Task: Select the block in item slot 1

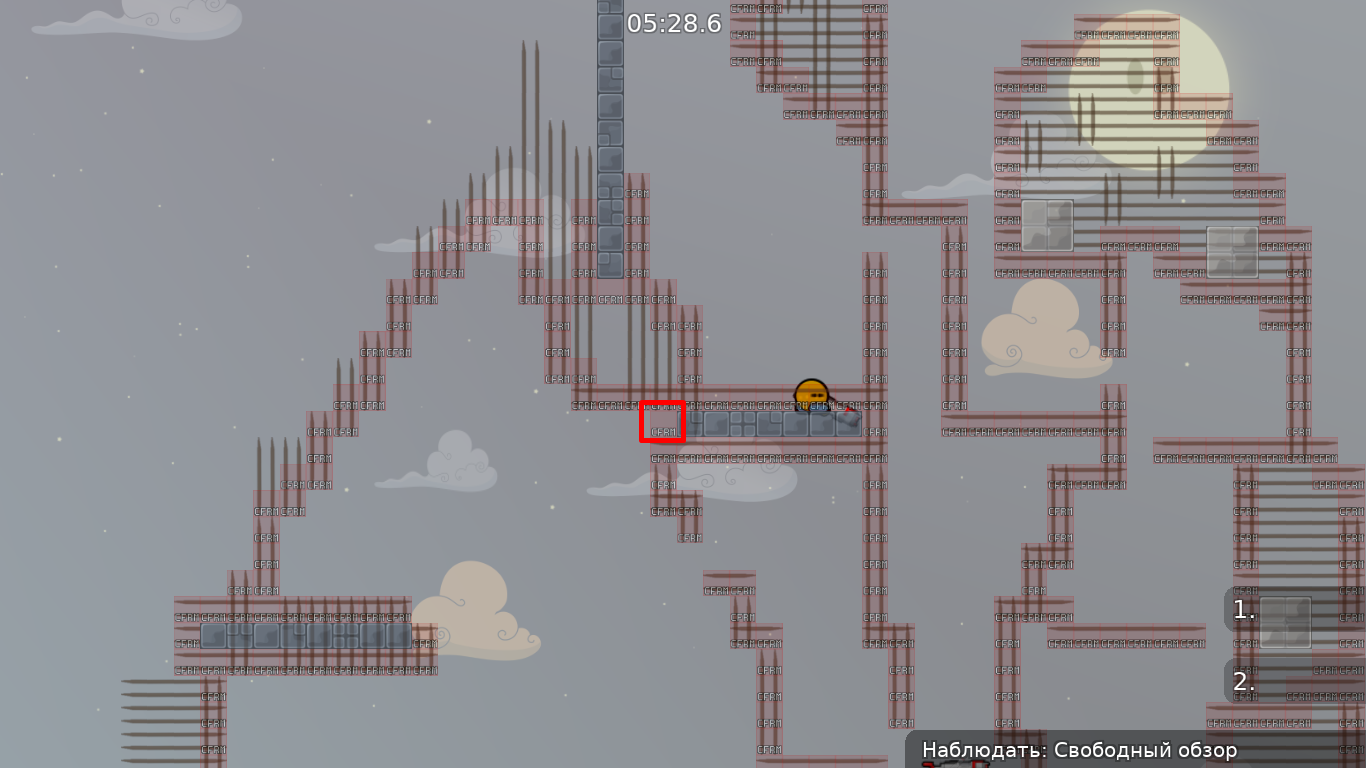Action: coord(1288,622)
